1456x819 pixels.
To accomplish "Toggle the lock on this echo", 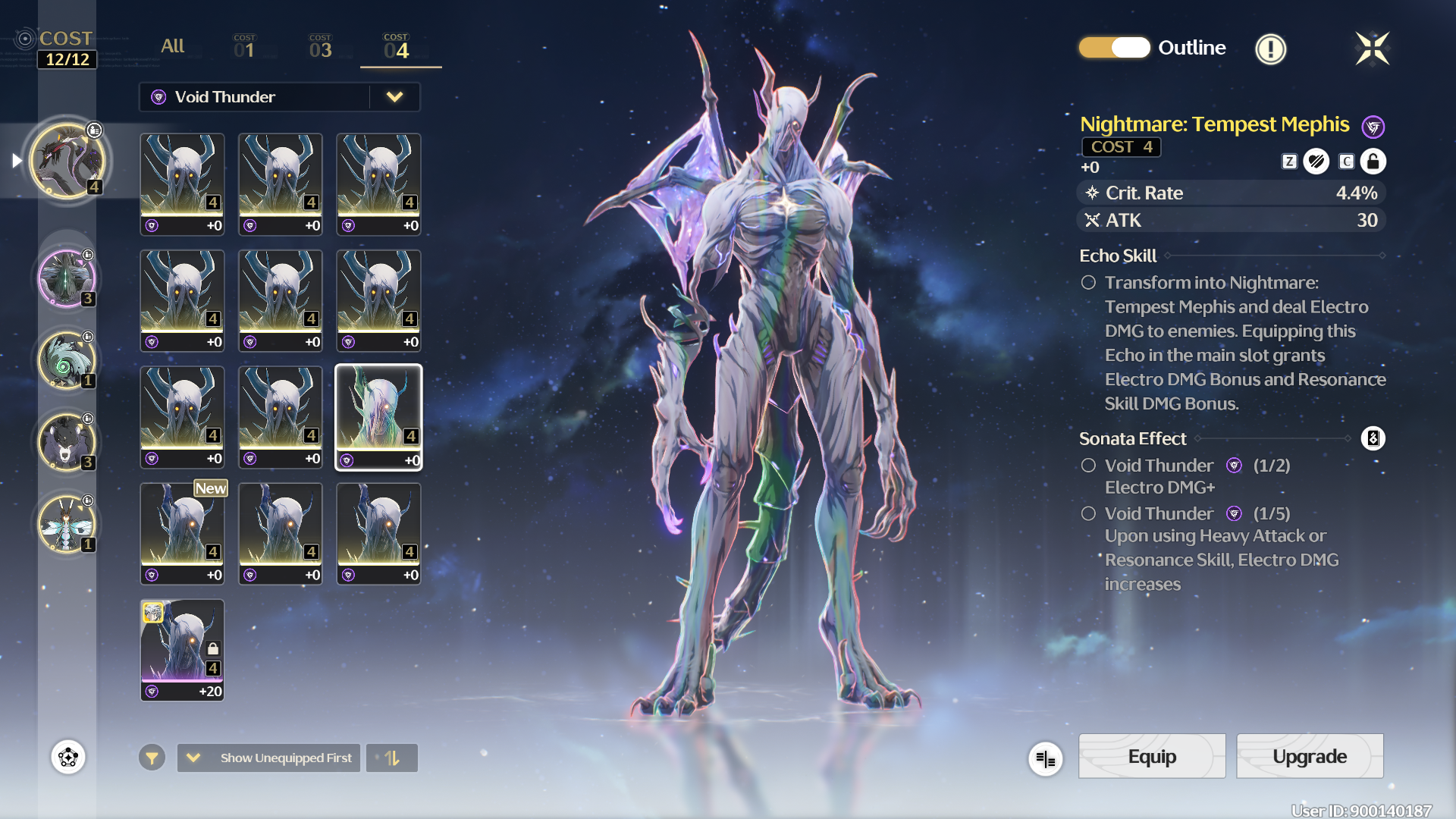I will (x=1373, y=162).
